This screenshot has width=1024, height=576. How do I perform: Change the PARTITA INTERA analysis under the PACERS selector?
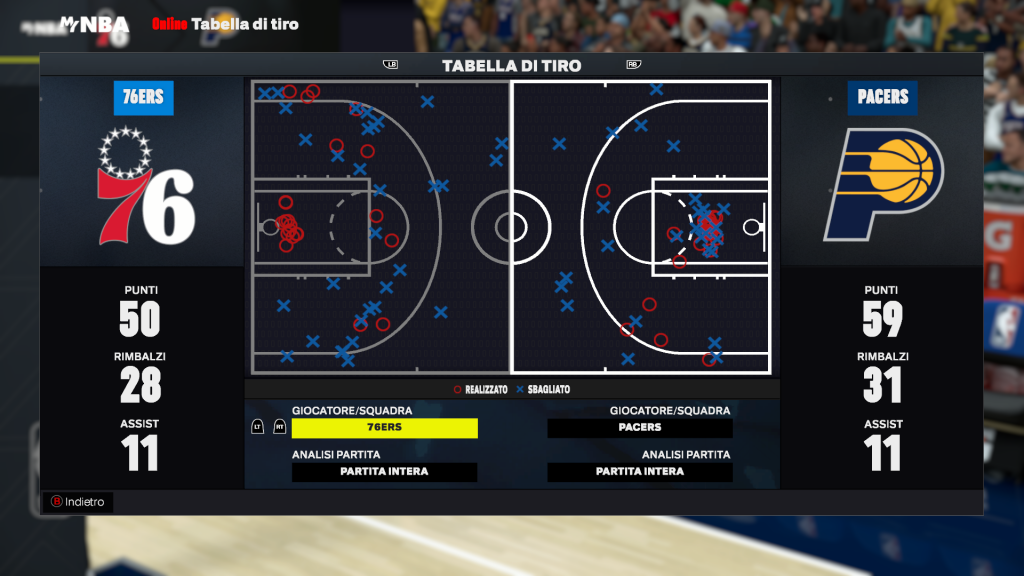[640, 472]
